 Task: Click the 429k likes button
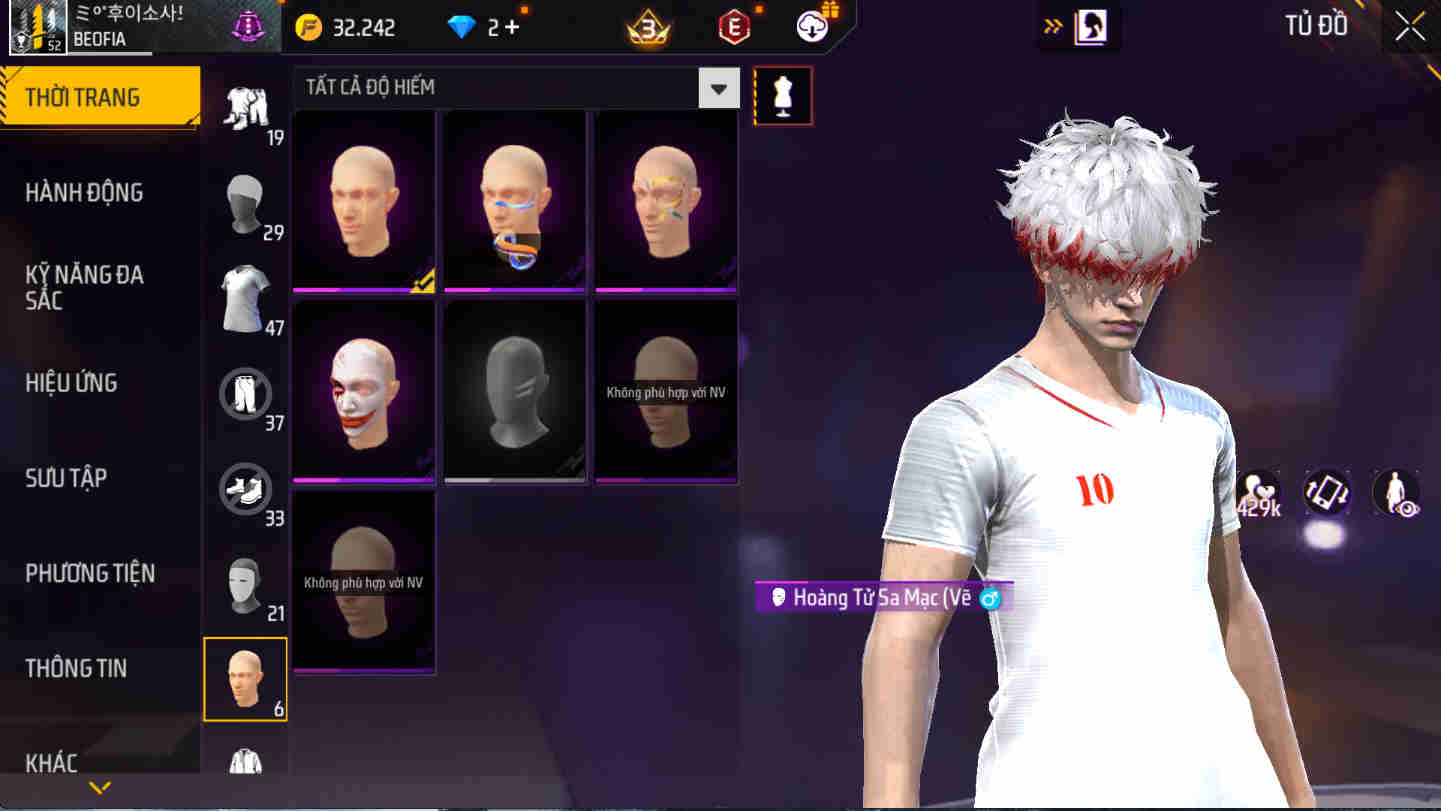(x=1259, y=491)
